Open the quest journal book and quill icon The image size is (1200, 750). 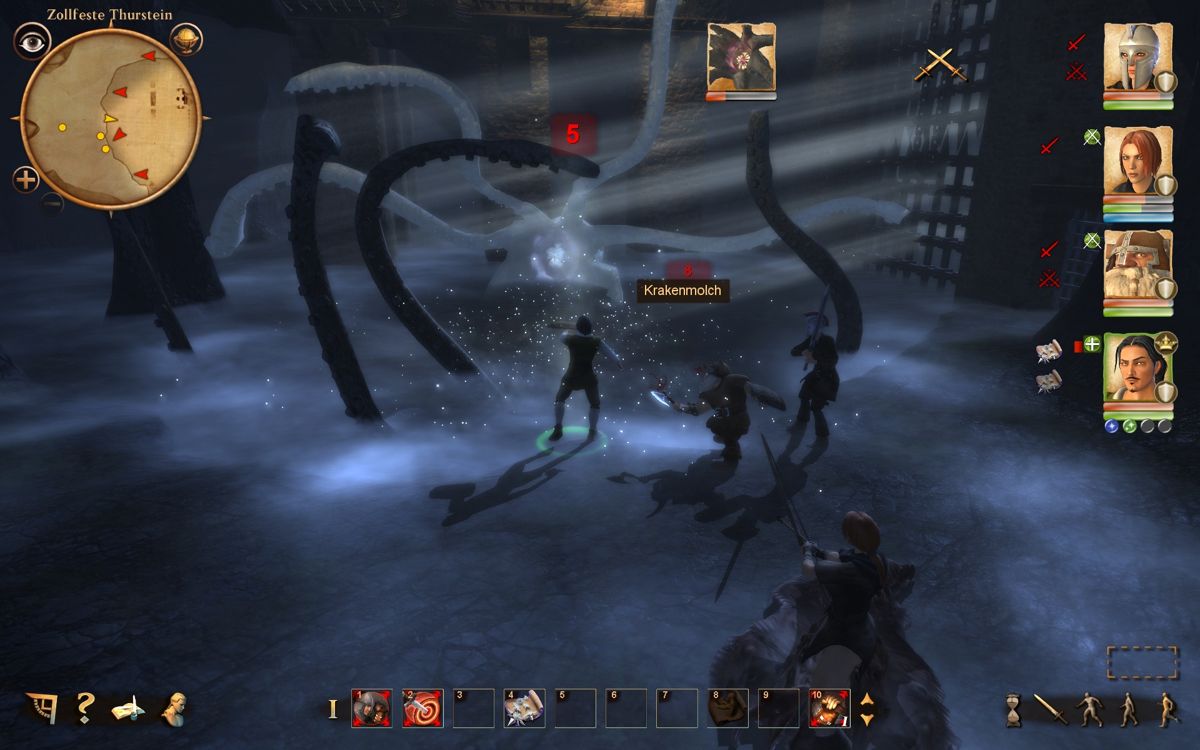pos(128,707)
